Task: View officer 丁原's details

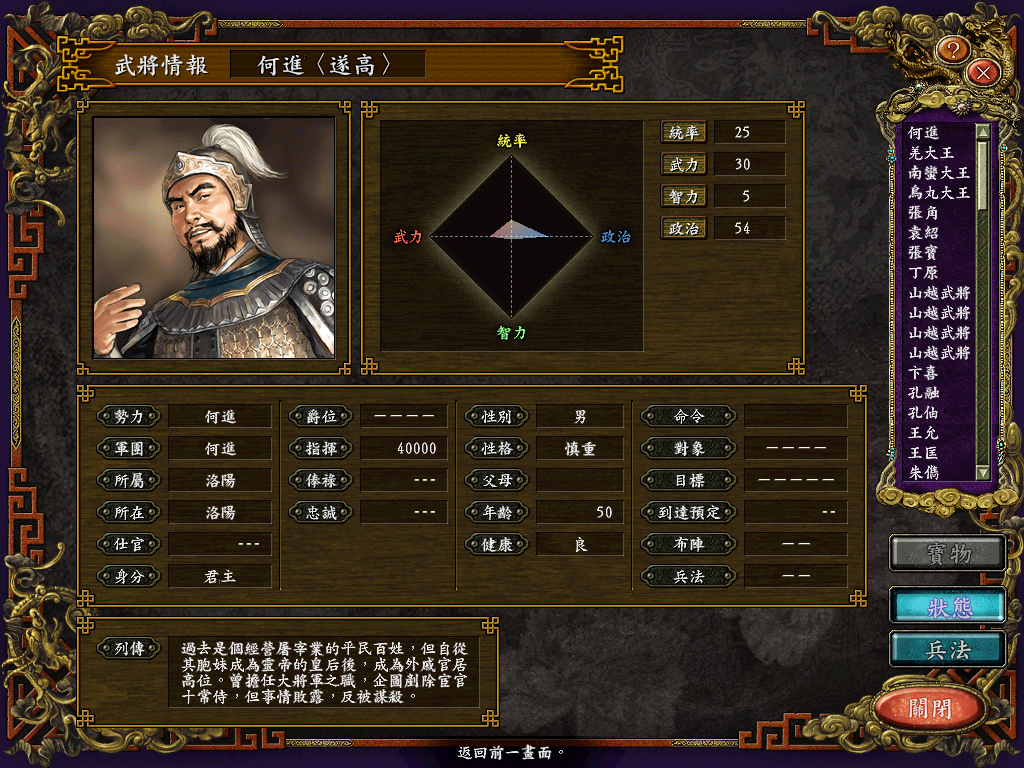Action: pyautogui.click(x=923, y=273)
